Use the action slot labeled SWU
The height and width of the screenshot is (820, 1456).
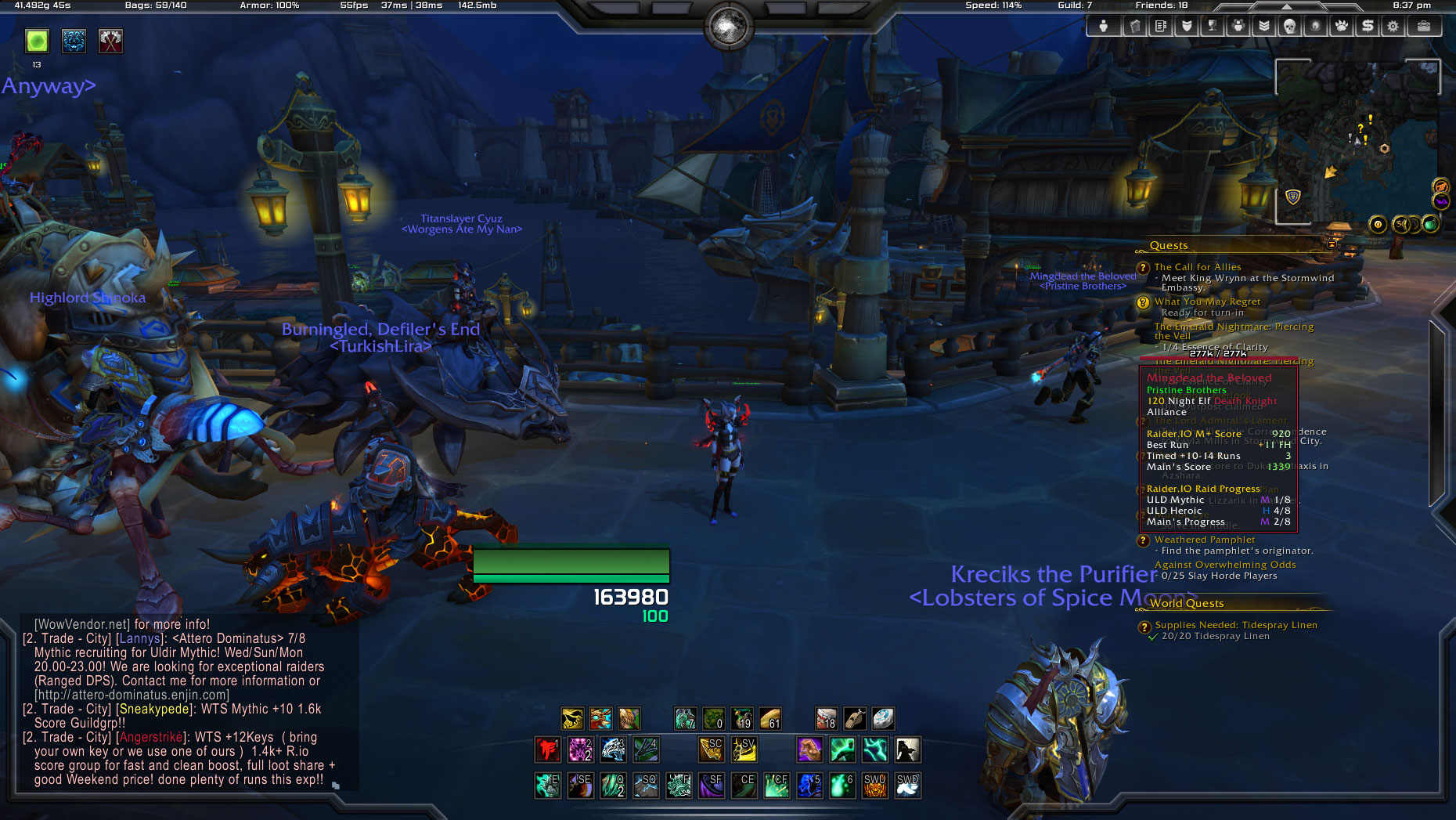coord(874,785)
